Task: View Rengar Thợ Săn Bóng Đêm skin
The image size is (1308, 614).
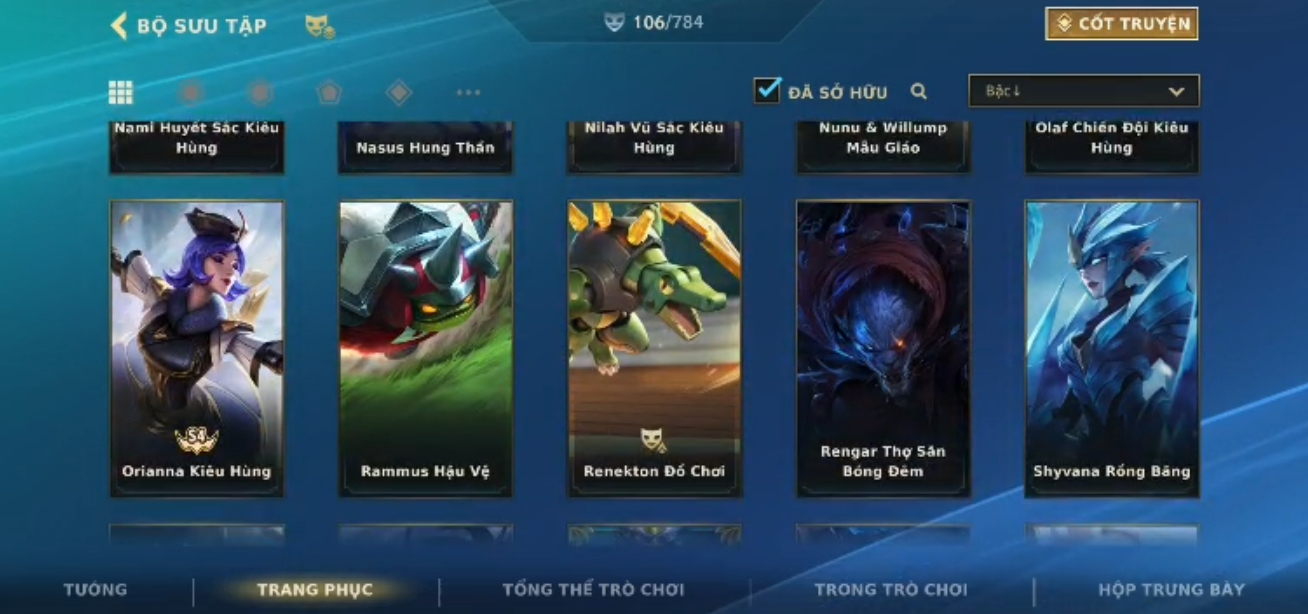Action: (882, 348)
